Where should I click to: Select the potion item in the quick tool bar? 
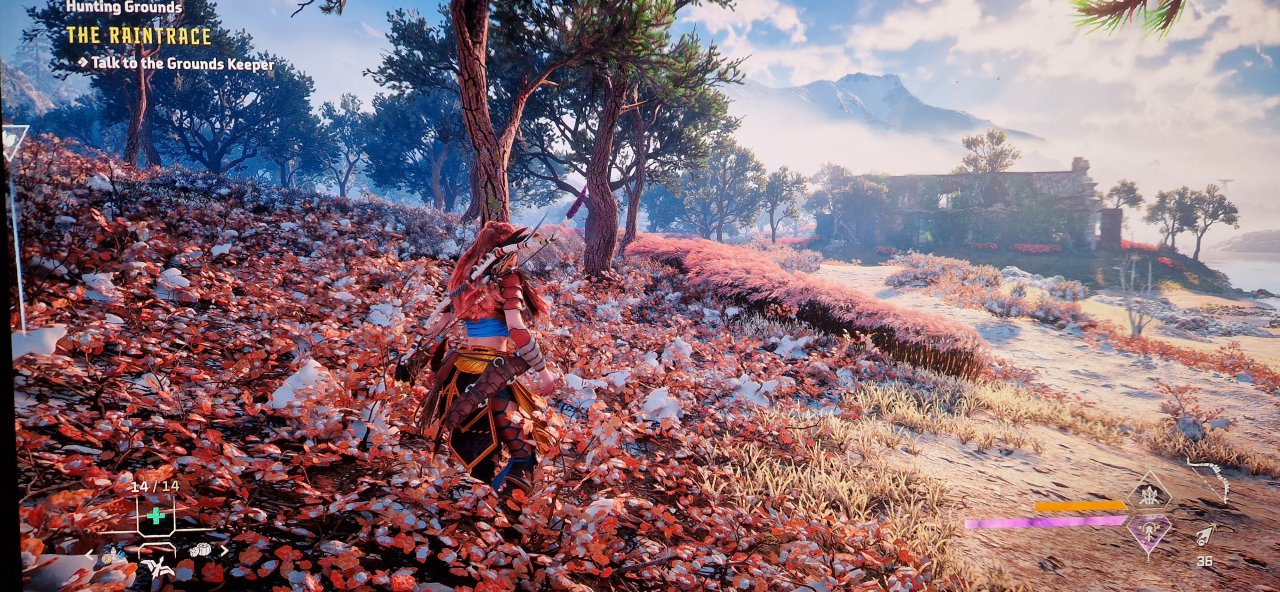(x=113, y=550)
